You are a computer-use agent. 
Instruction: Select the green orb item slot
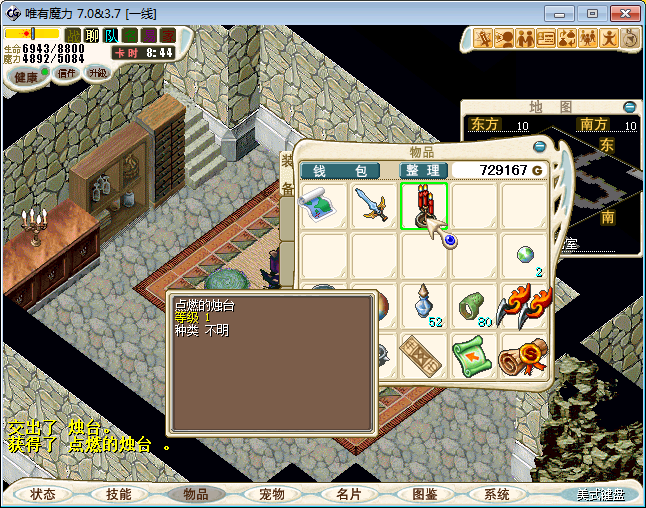point(524,256)
